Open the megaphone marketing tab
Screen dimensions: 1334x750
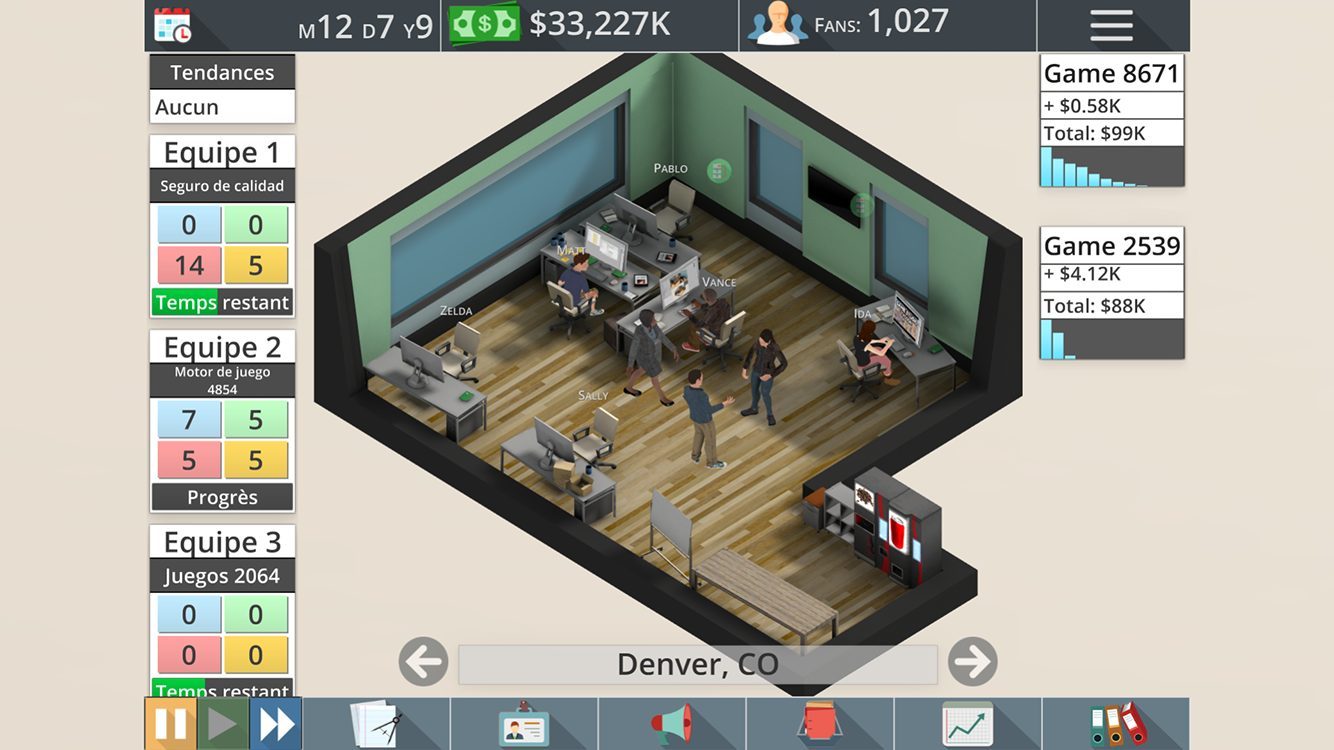[672, 724]
